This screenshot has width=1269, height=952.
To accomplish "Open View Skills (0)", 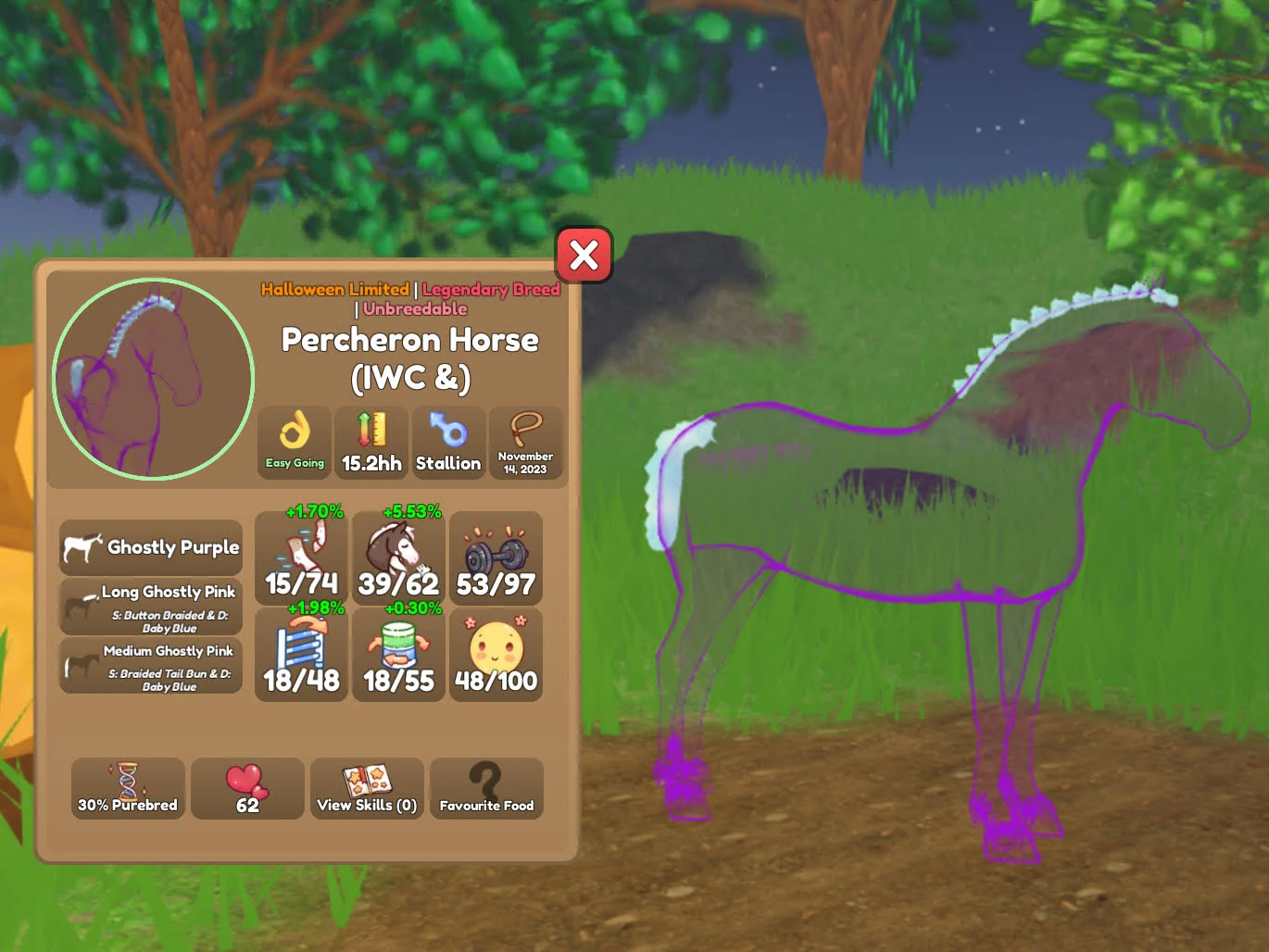I will [367, 788].
